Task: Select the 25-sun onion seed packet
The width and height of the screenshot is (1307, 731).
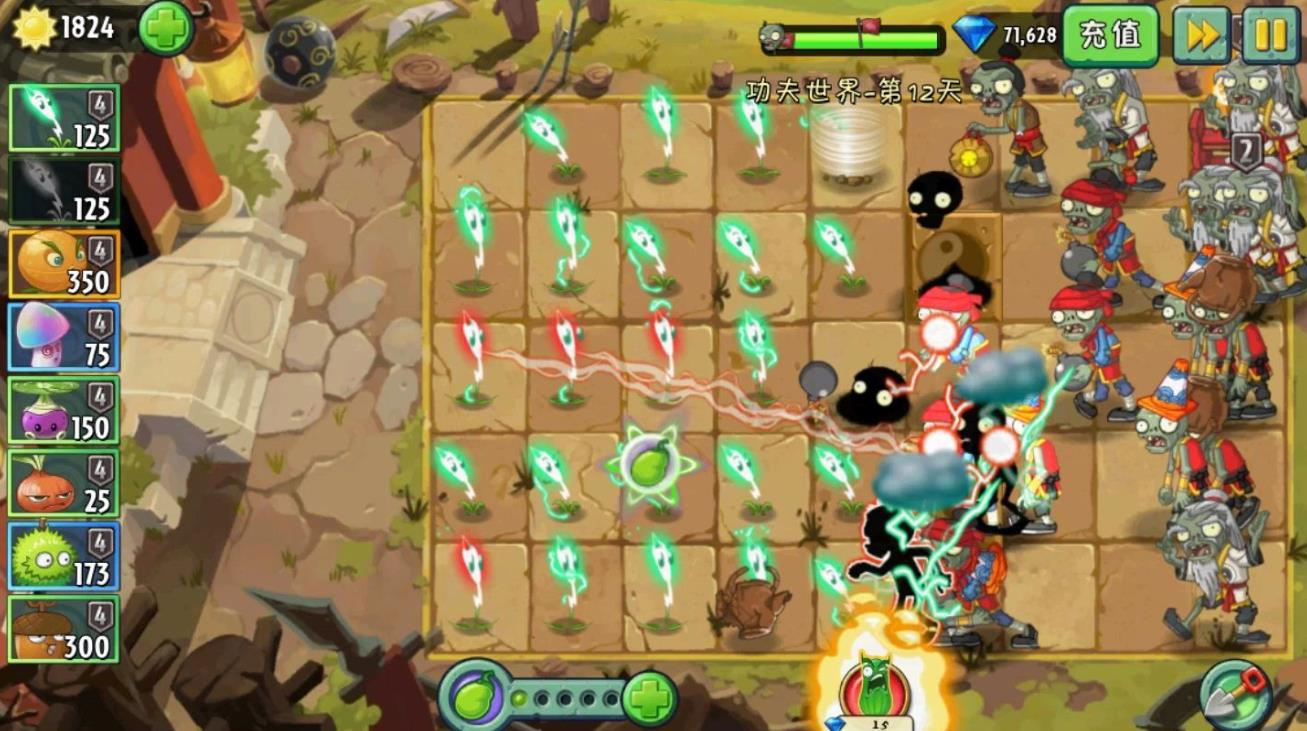Action: [x=64, y=484]
